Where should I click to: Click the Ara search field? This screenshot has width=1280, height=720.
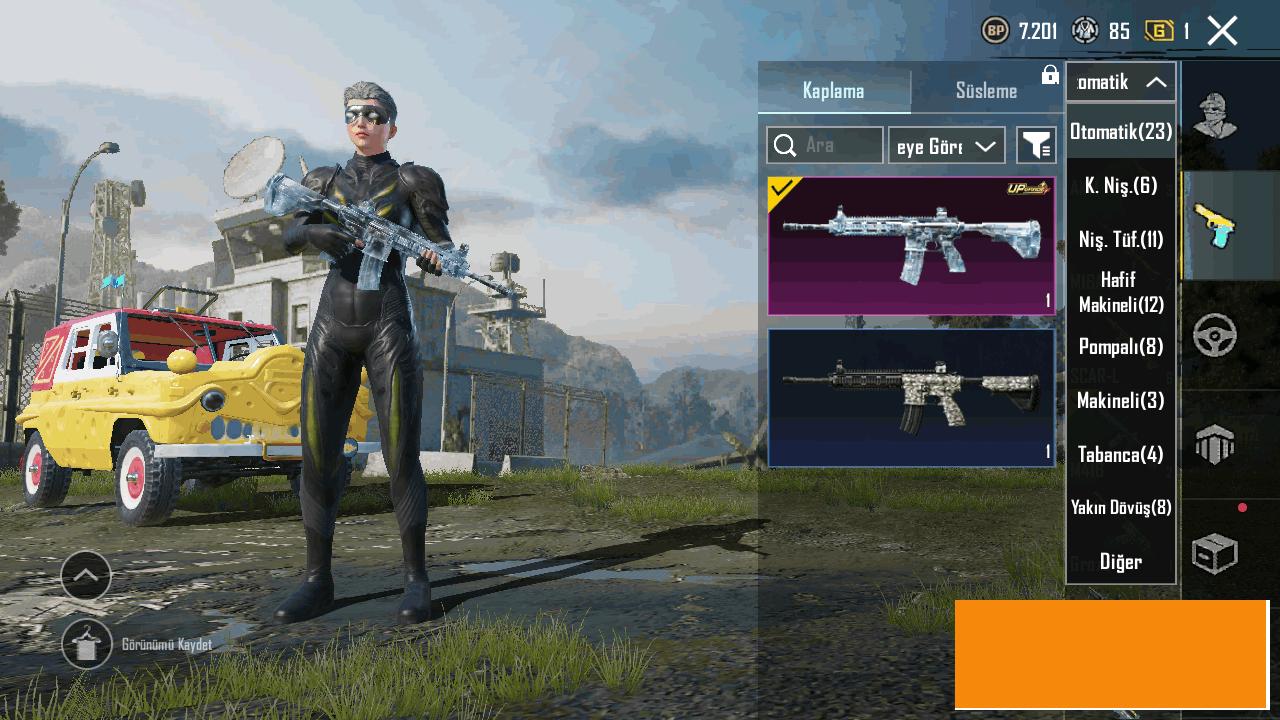[825, 145]
